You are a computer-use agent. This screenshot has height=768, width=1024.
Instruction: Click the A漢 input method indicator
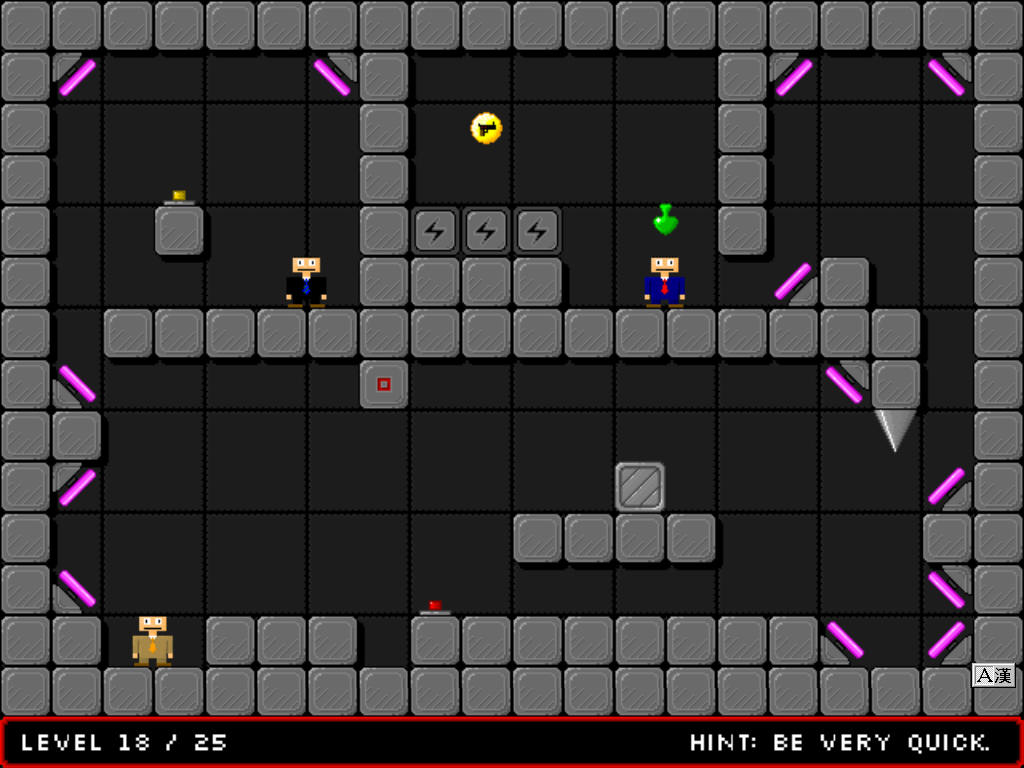tap(993, 676)
